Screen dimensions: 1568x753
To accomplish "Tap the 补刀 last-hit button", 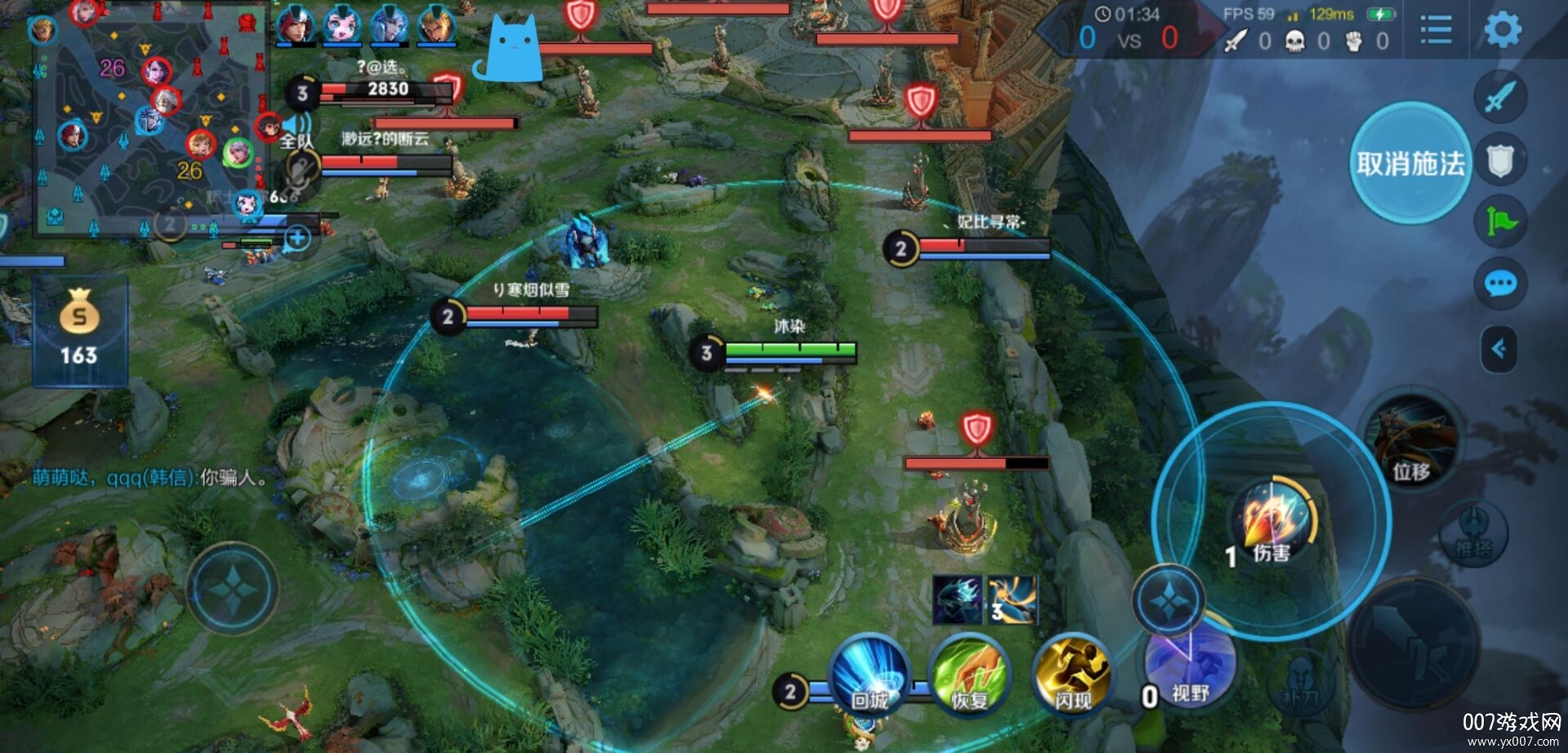I will click(x=1300, y=682).
